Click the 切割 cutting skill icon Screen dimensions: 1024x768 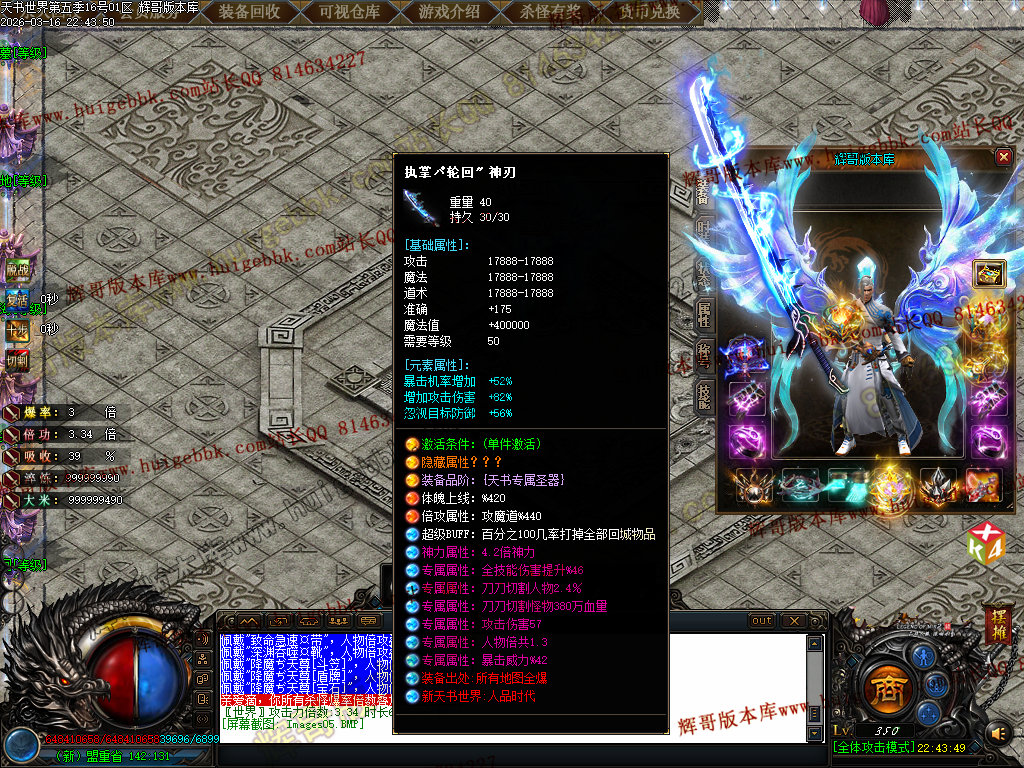(x=18, y=360)
